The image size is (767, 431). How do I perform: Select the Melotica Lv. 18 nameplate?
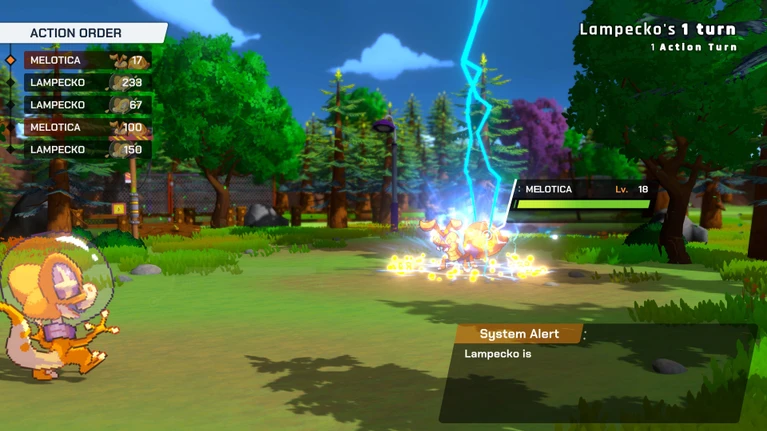pyautogui.click(x=585, y=190)
